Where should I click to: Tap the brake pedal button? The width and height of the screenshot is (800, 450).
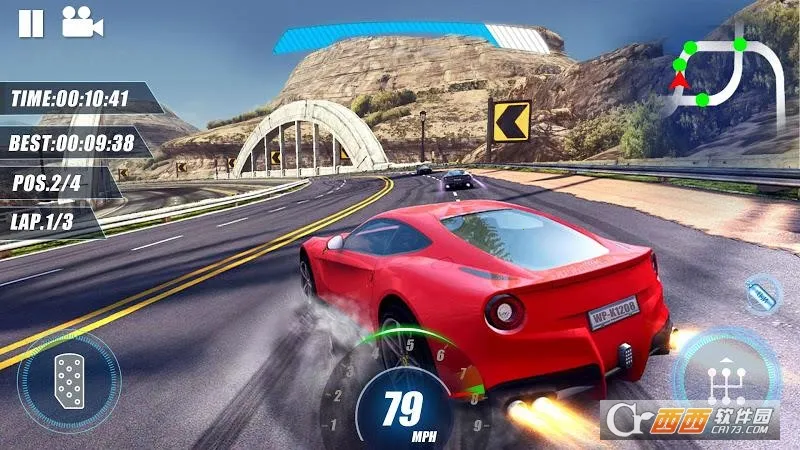(69, 380)
